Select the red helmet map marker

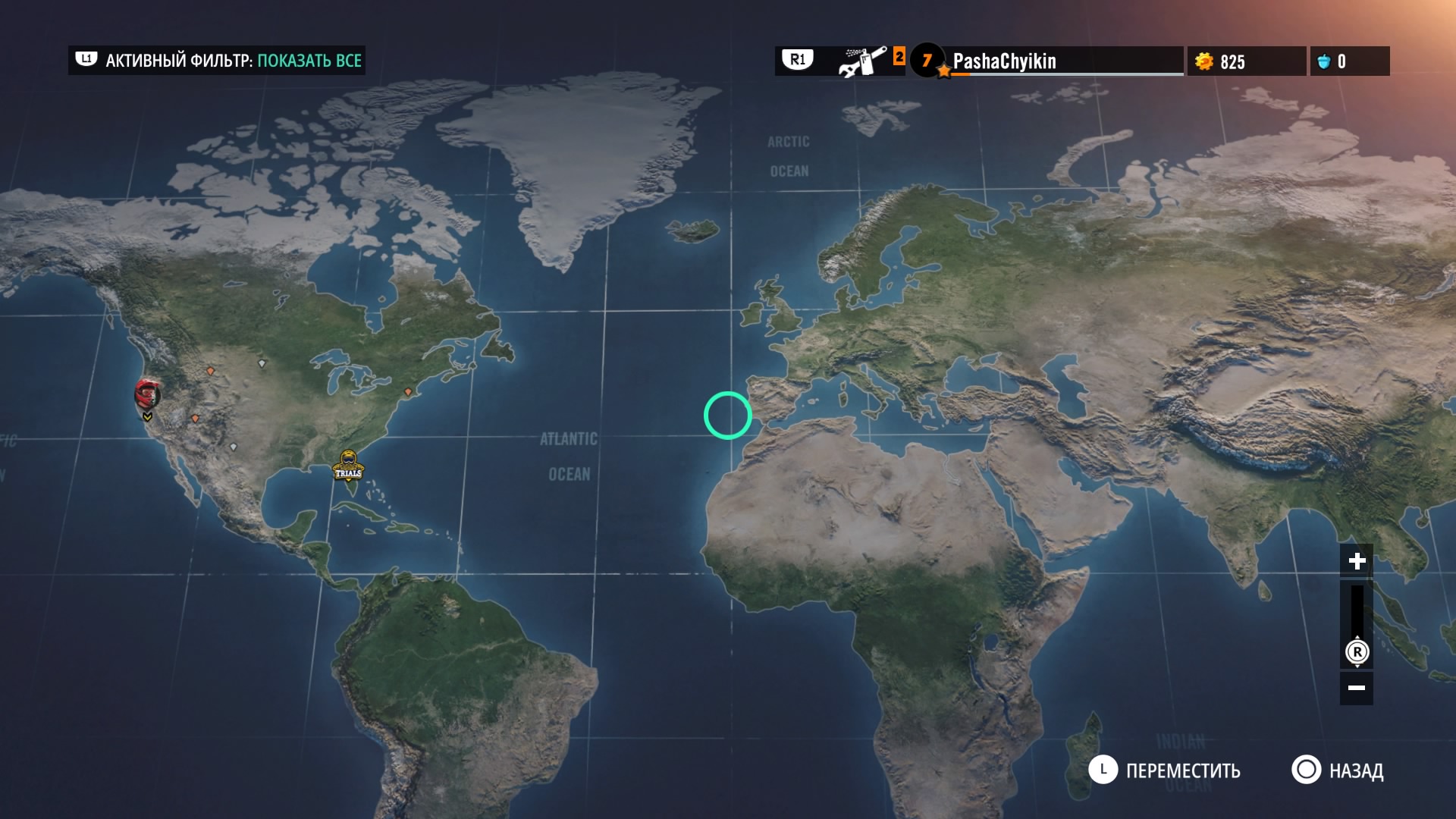click(x=147, y=394)
